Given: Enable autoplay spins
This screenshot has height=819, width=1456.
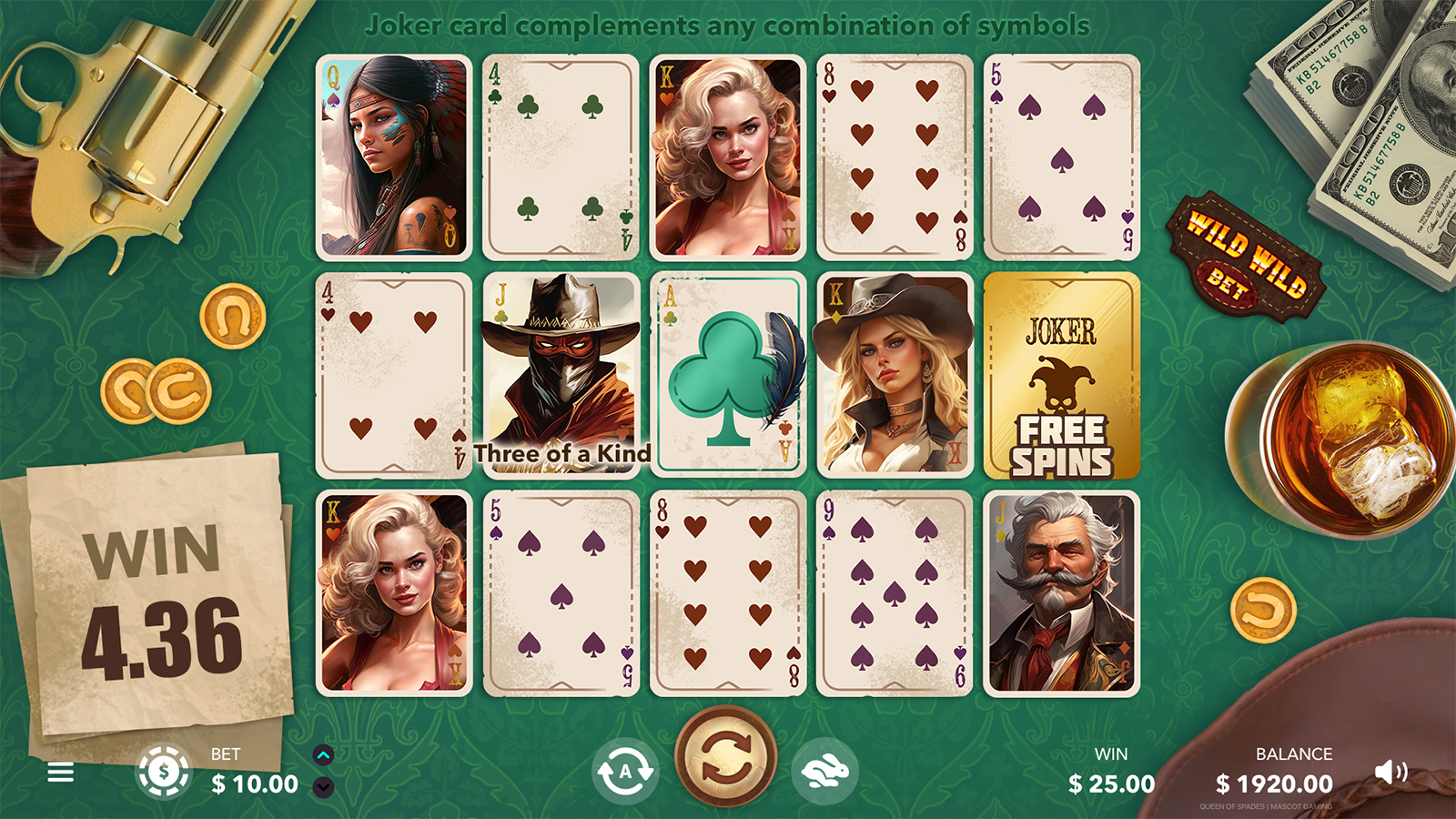Looking at the screenshot, I should 625,772.
